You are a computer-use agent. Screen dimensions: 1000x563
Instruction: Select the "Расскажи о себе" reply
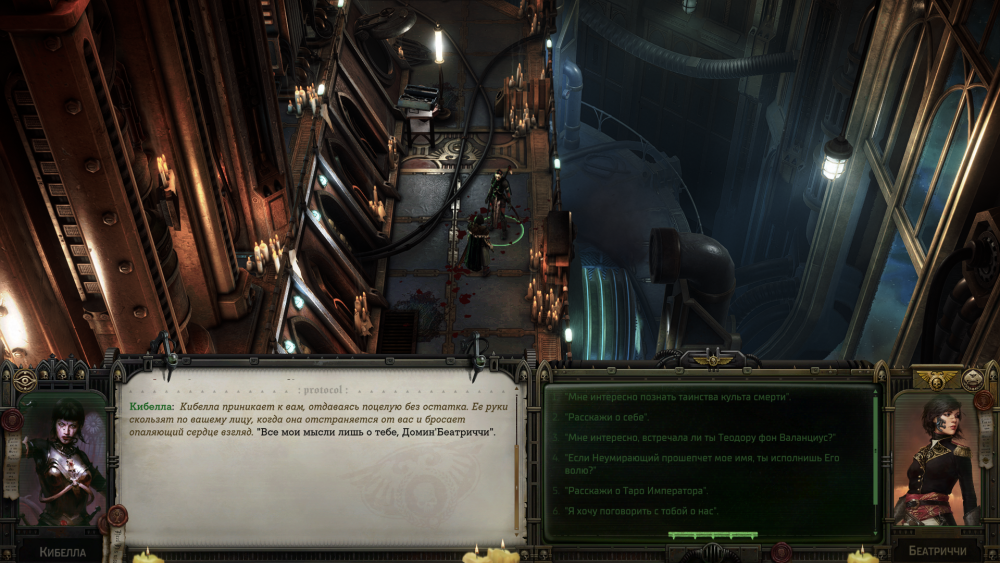(608, 416)
